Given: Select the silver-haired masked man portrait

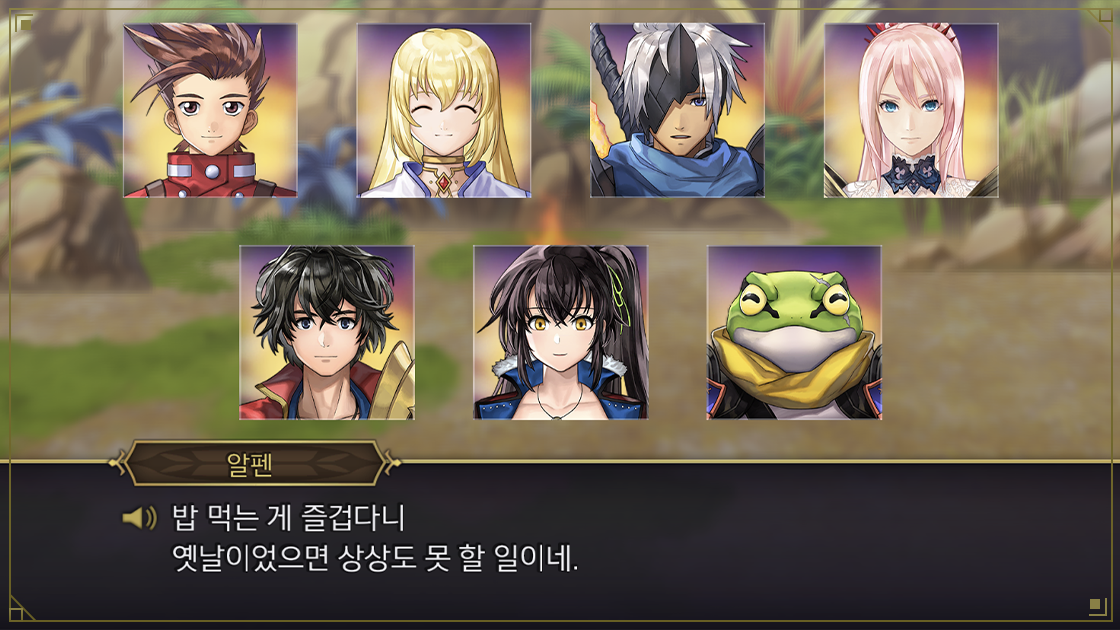Looking at the screenshot, I should pos(677,111).
